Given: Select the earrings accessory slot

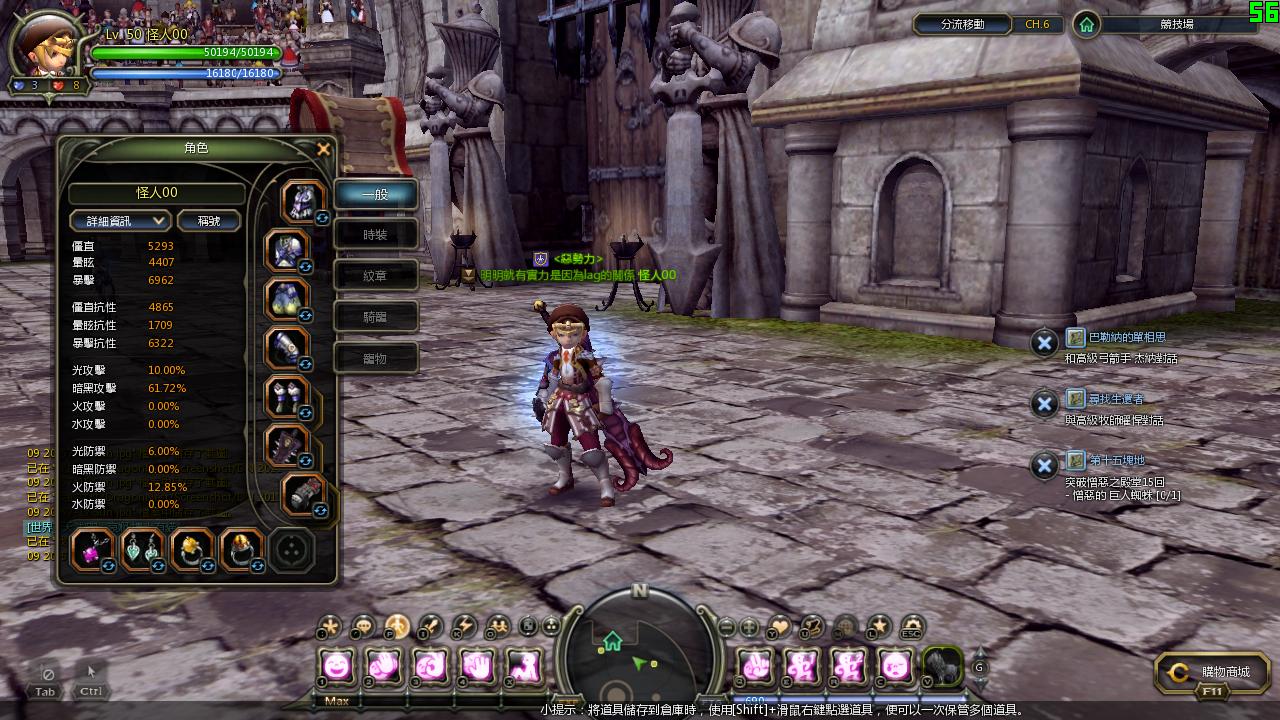Looking at the screenshot, I should click(142, 550).
